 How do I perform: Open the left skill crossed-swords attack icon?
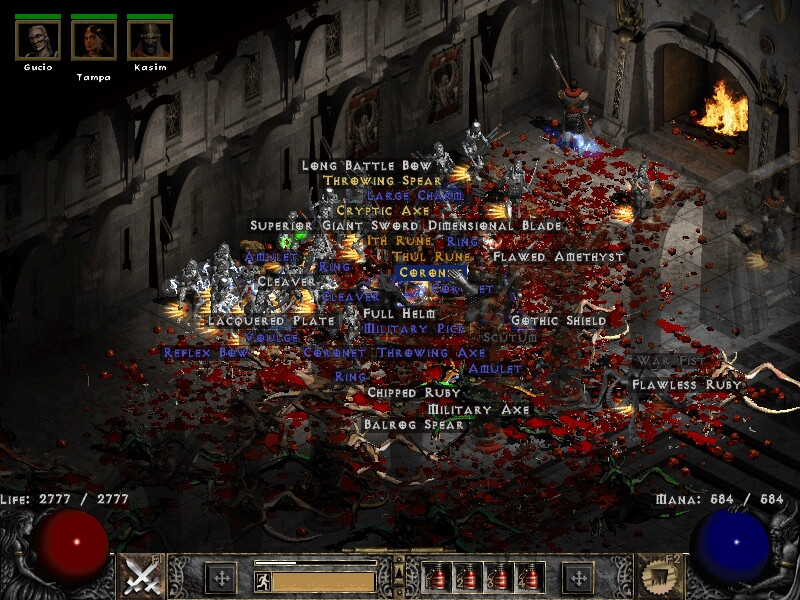141,577
